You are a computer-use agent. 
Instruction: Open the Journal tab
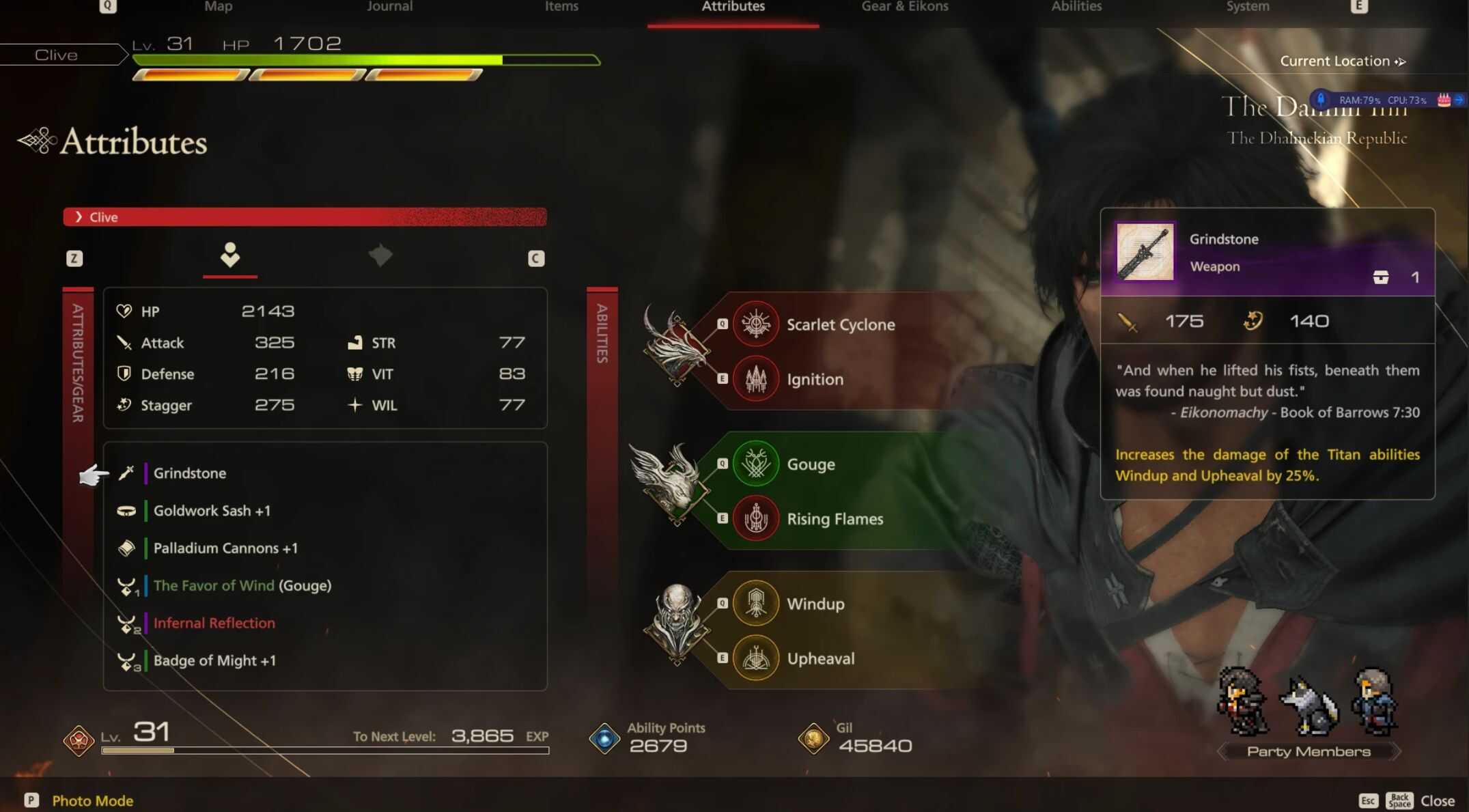[x=389, y=7]
